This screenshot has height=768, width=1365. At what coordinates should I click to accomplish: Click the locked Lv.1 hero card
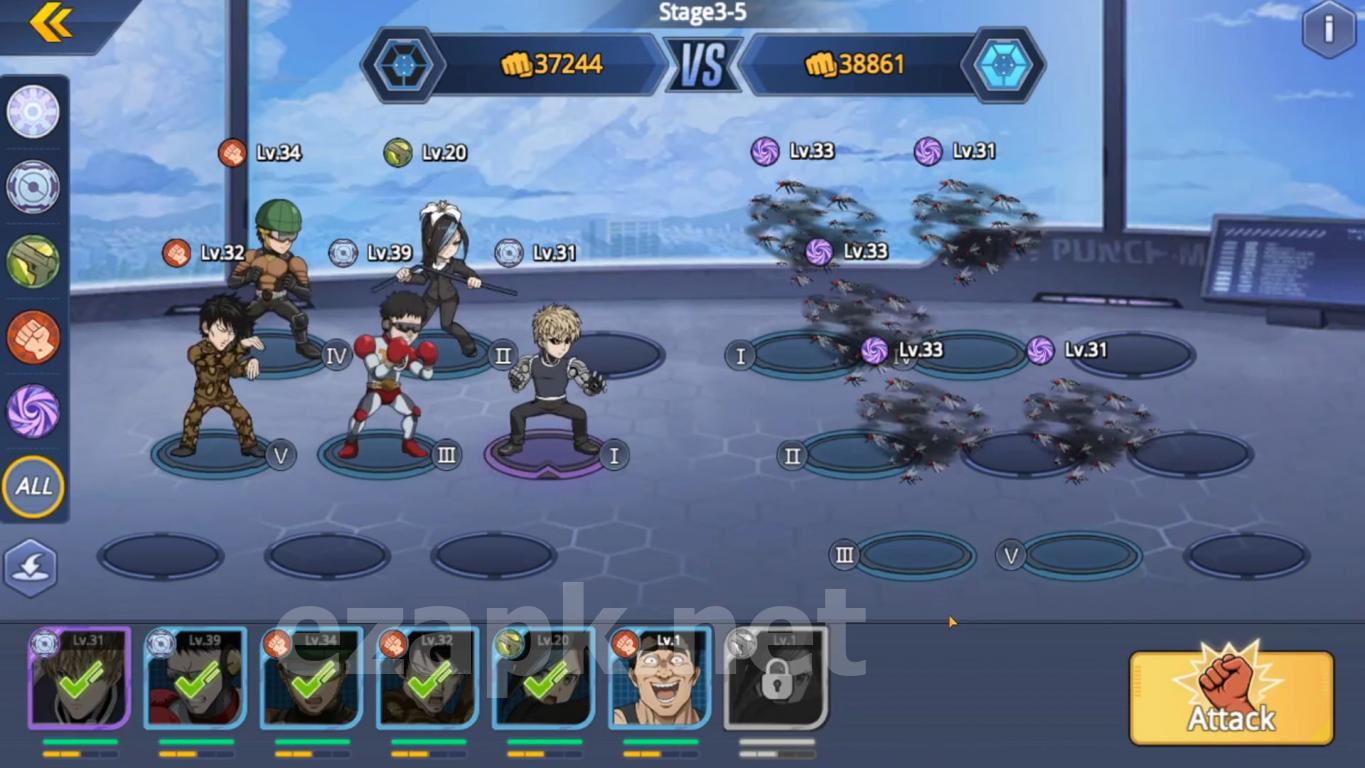tap(776, 678)
